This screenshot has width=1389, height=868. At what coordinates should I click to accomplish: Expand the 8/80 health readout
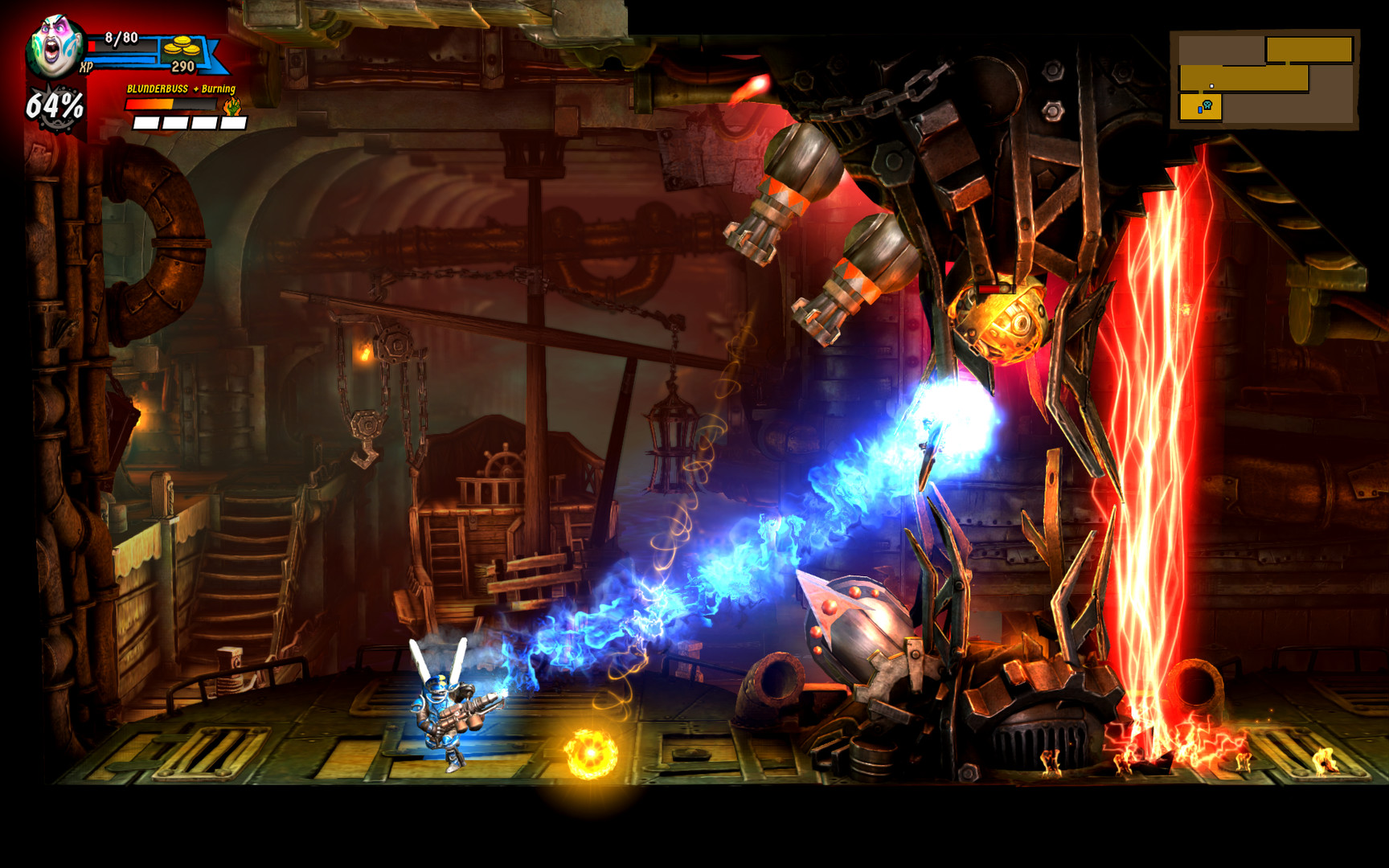click(x=121, y=39)
